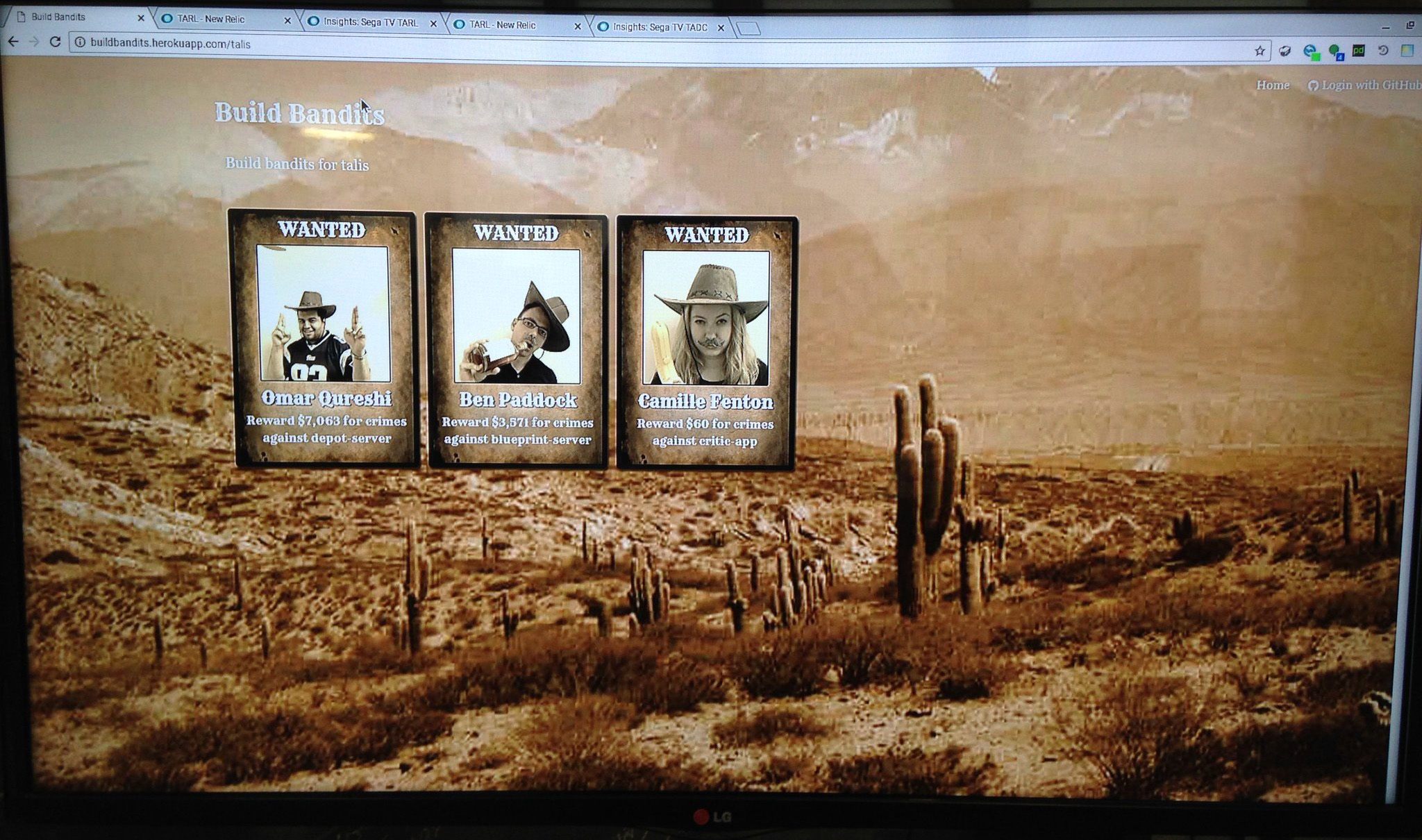The width and height of the screenshot is (1422, 840).
Task: Click the dark sphere extension beside the star
Action: point(1285,51)
